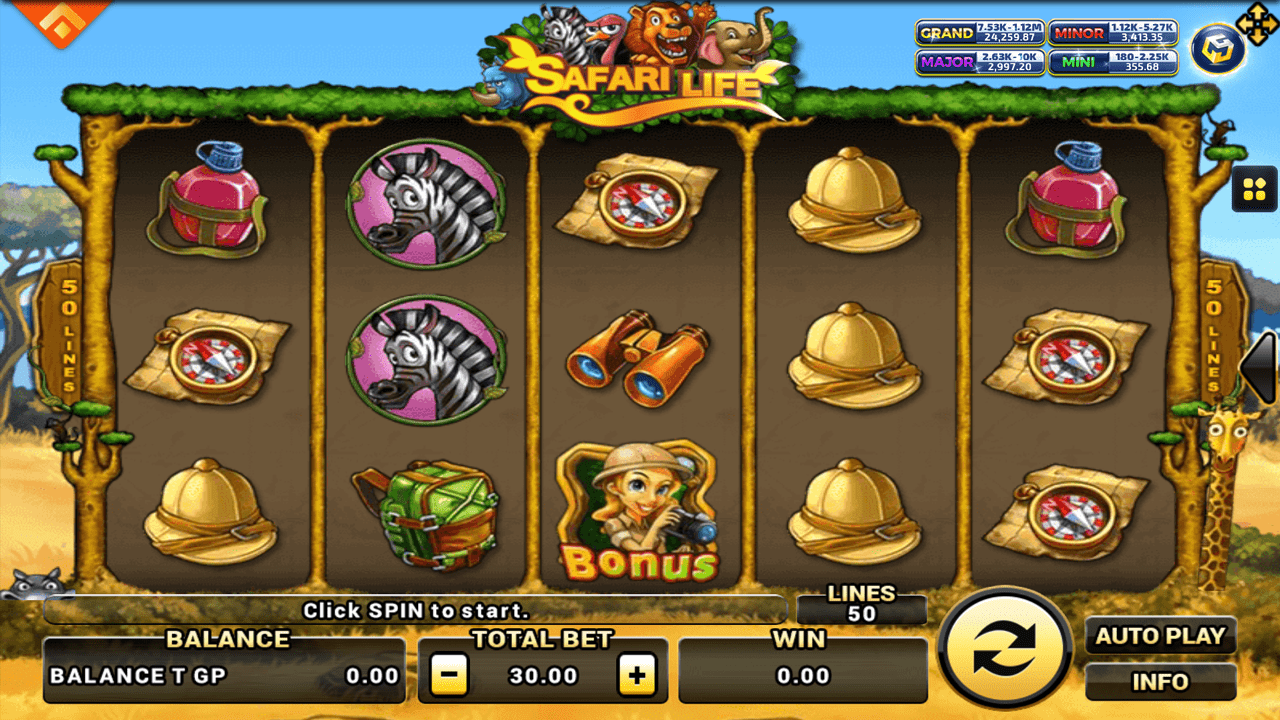The height and width of the screenshot is (720, 1280).
Task: Increase total bet with the plus button
Action: 636,676
